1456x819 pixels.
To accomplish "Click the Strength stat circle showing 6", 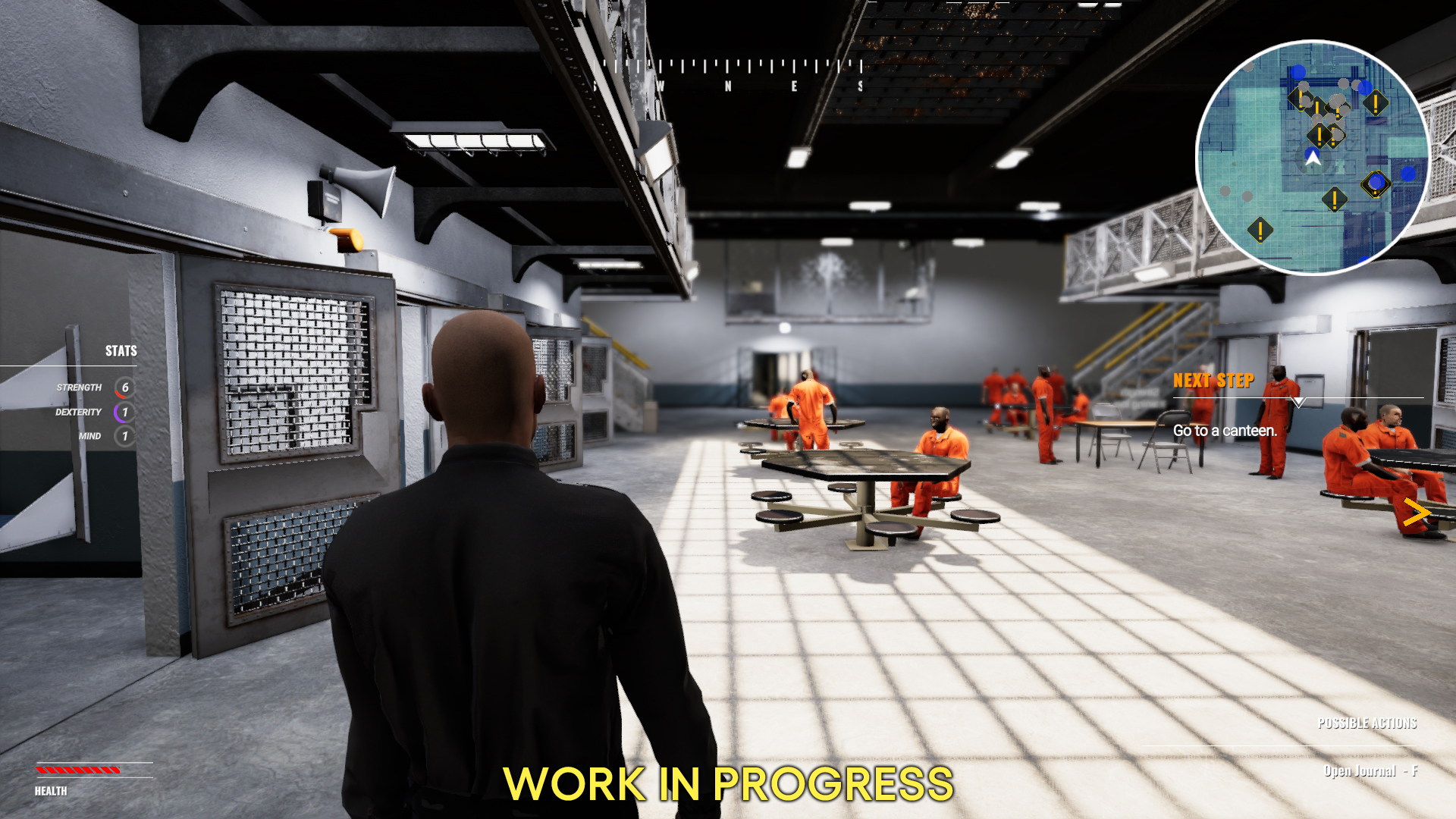I will [x=125, y=387].
